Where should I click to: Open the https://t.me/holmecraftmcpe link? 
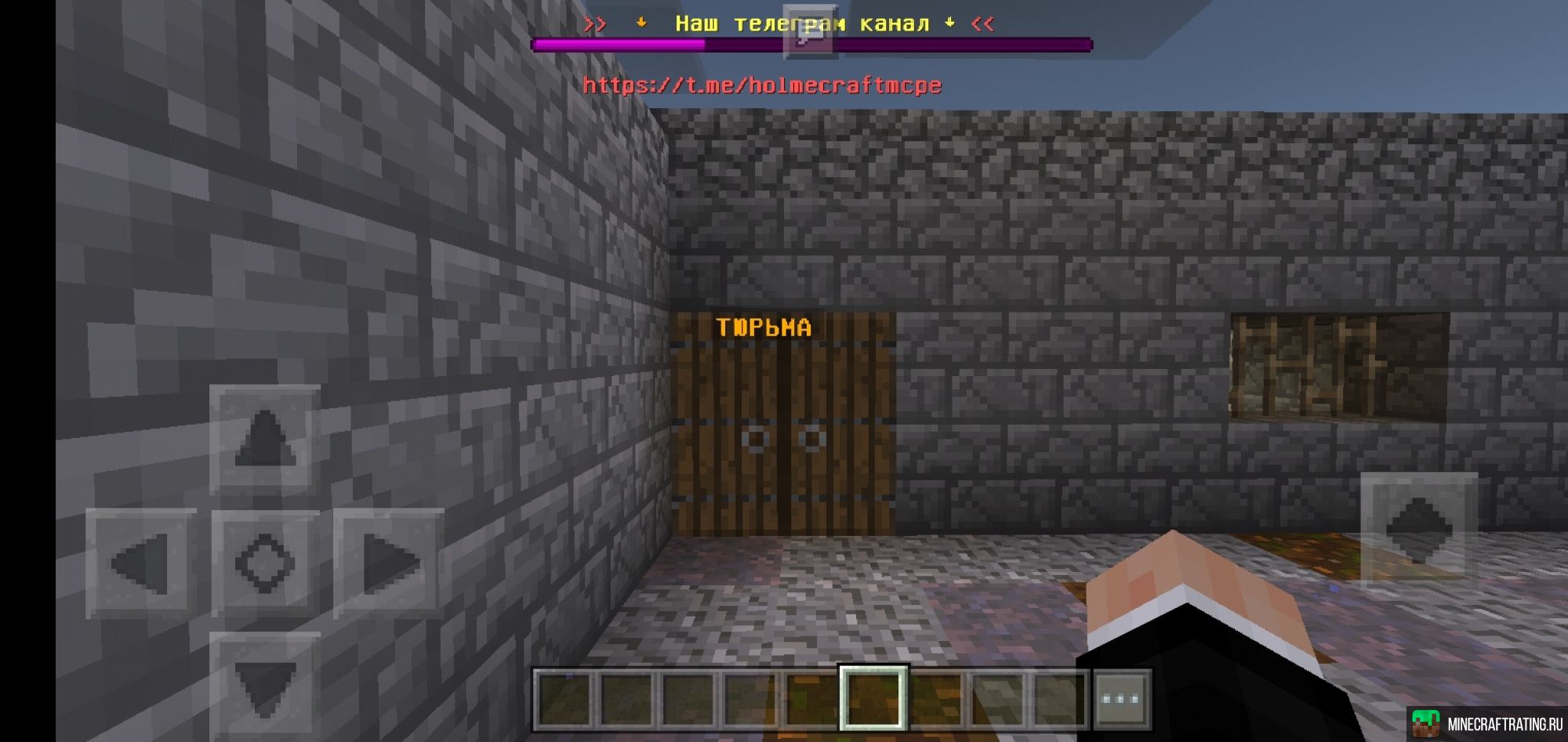click(762, 85)
